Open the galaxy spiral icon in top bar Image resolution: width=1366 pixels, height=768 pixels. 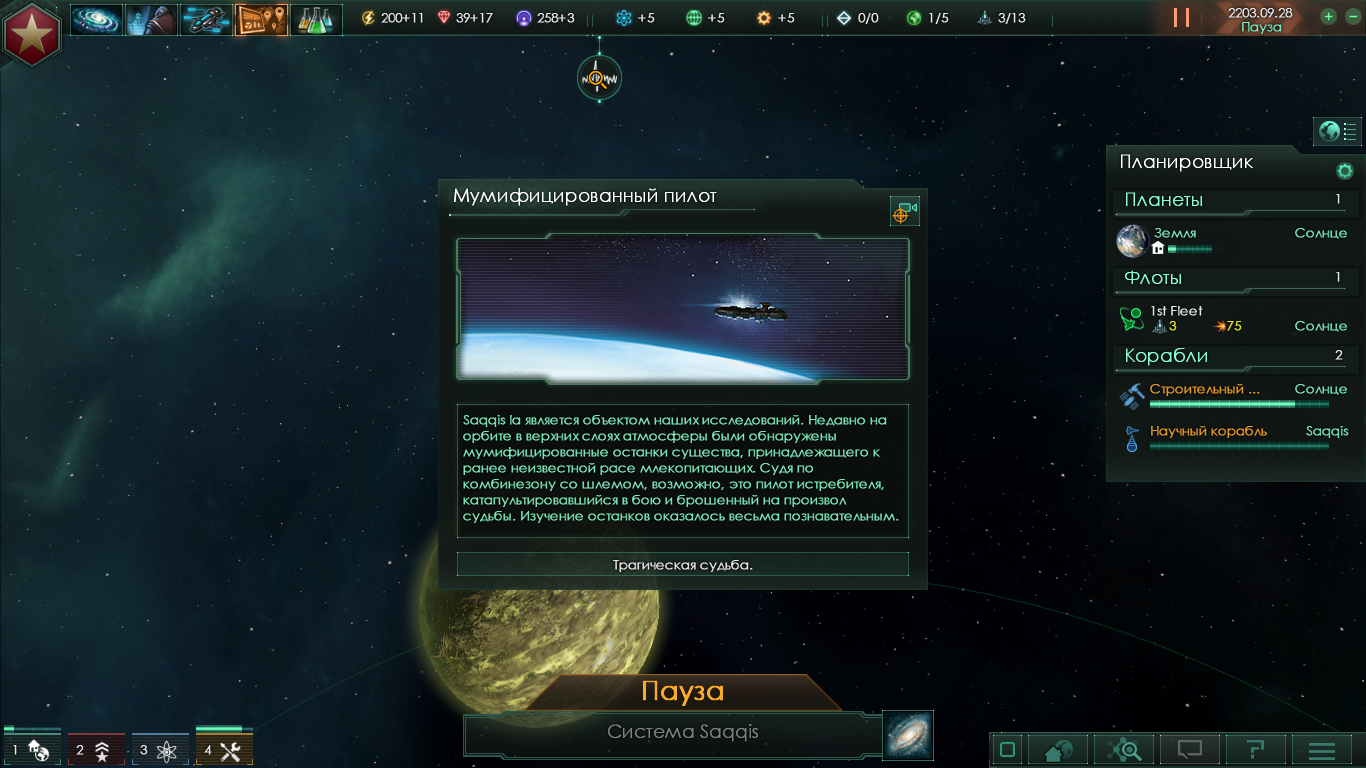click(x=97, y=19)
